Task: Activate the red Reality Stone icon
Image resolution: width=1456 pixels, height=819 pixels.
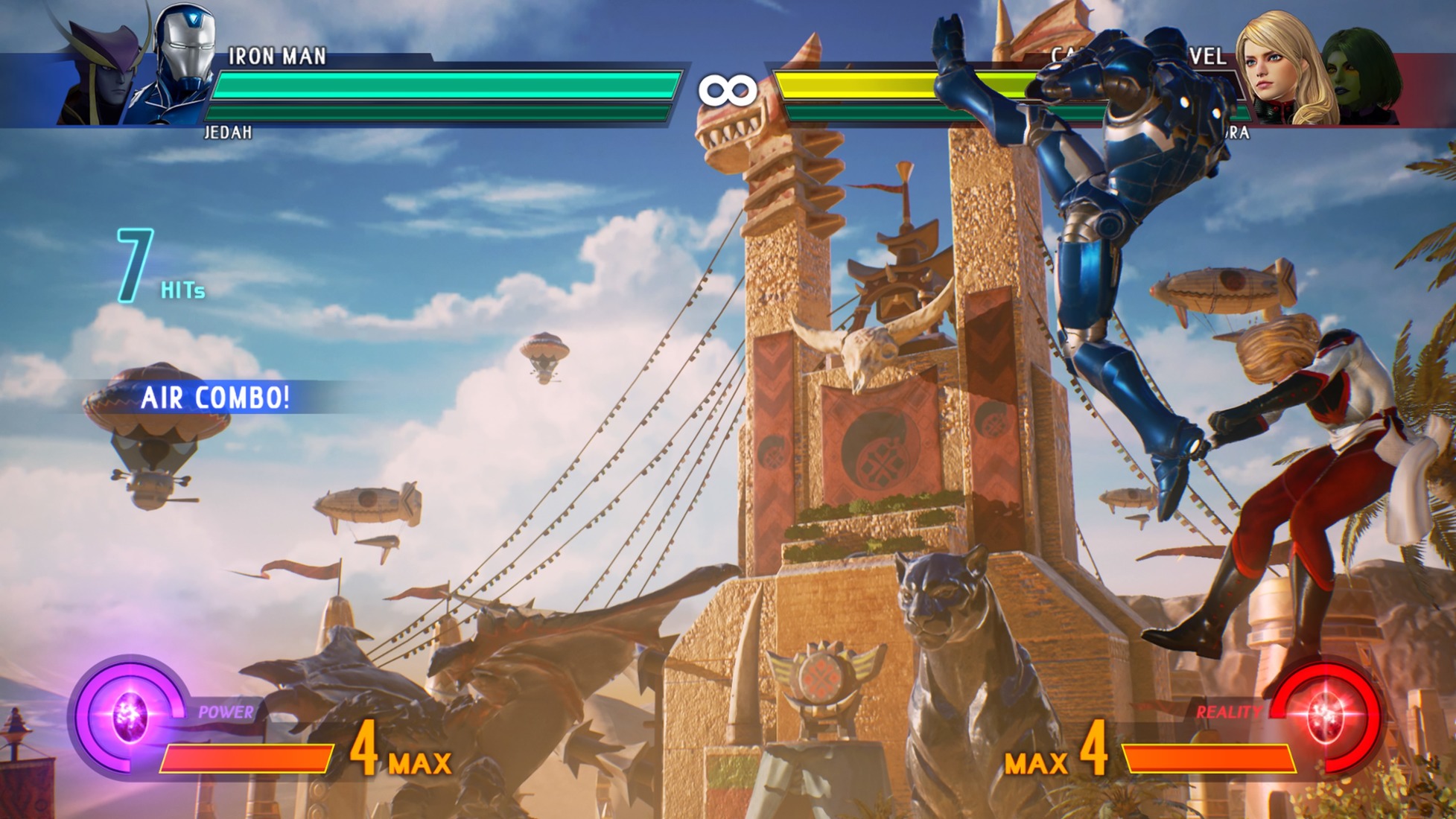Action: (x=1326, y=716)
